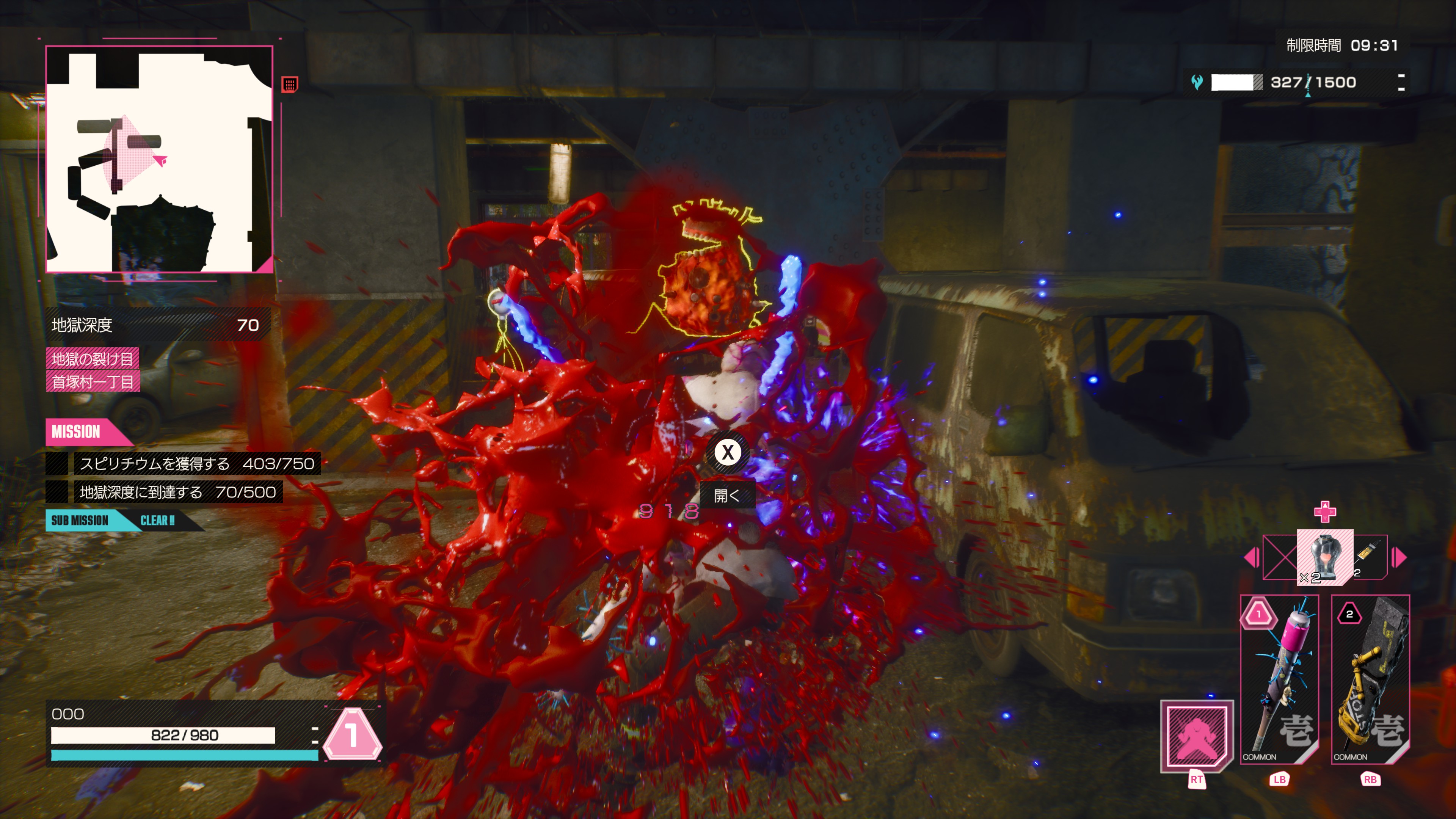This screenshot has width=1456, height=819.
Task: Click the spirit crystal icon near 327/1500
Action: click(1197, 83)
